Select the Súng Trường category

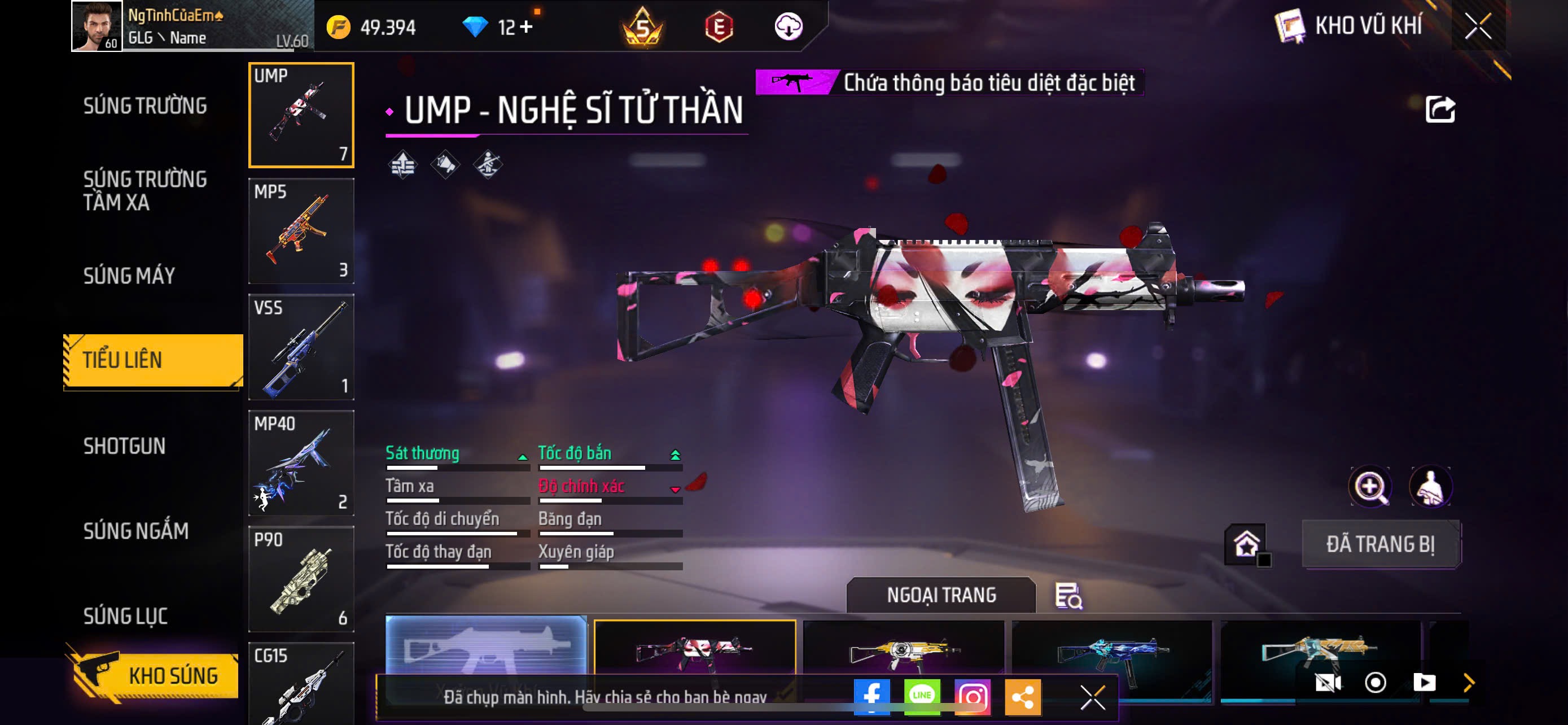click(x=145, y=106)
